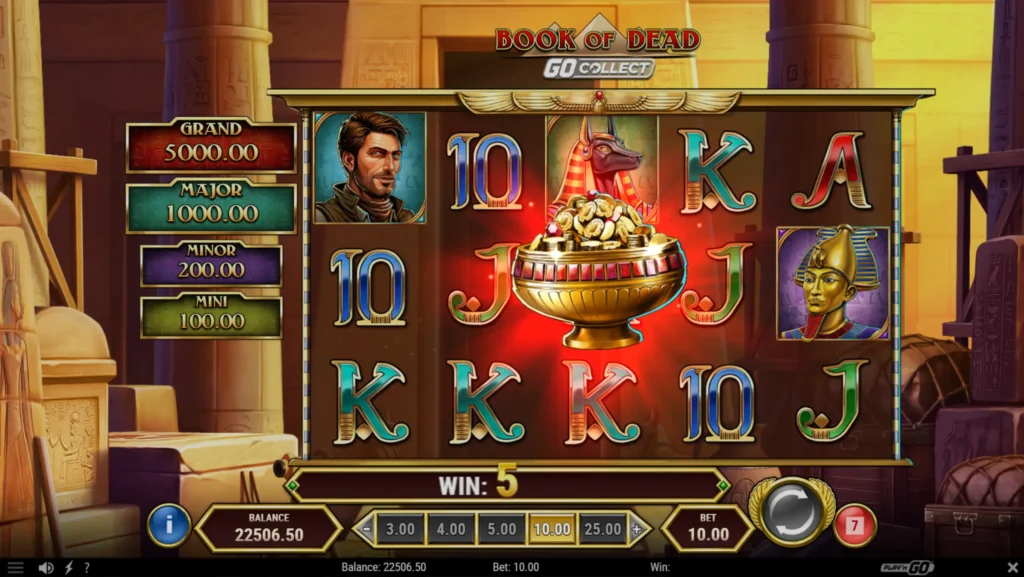Decrease the bet with the minus button

click(367, 528)
